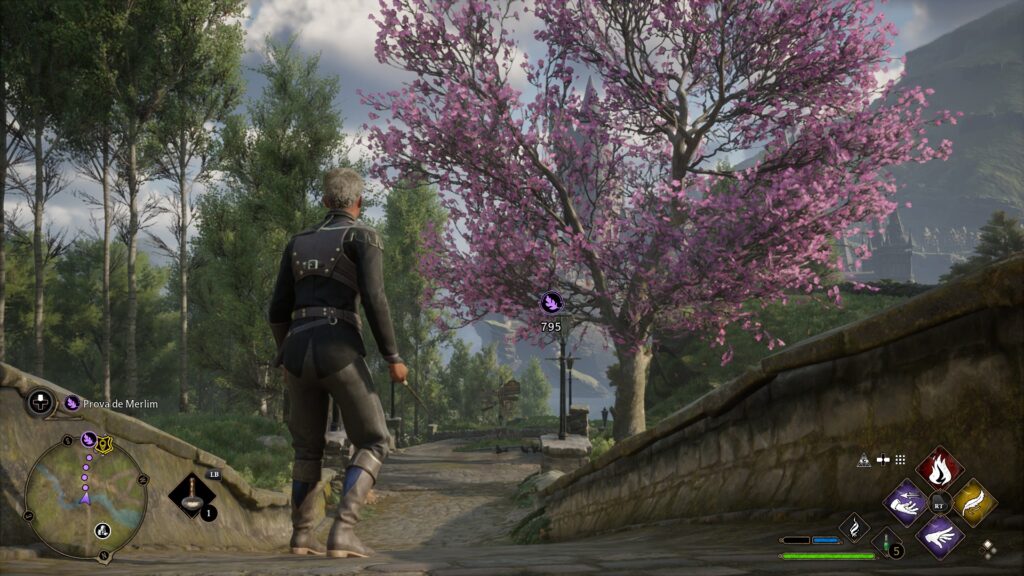Click the Revelio triangle eye icon

864,460
